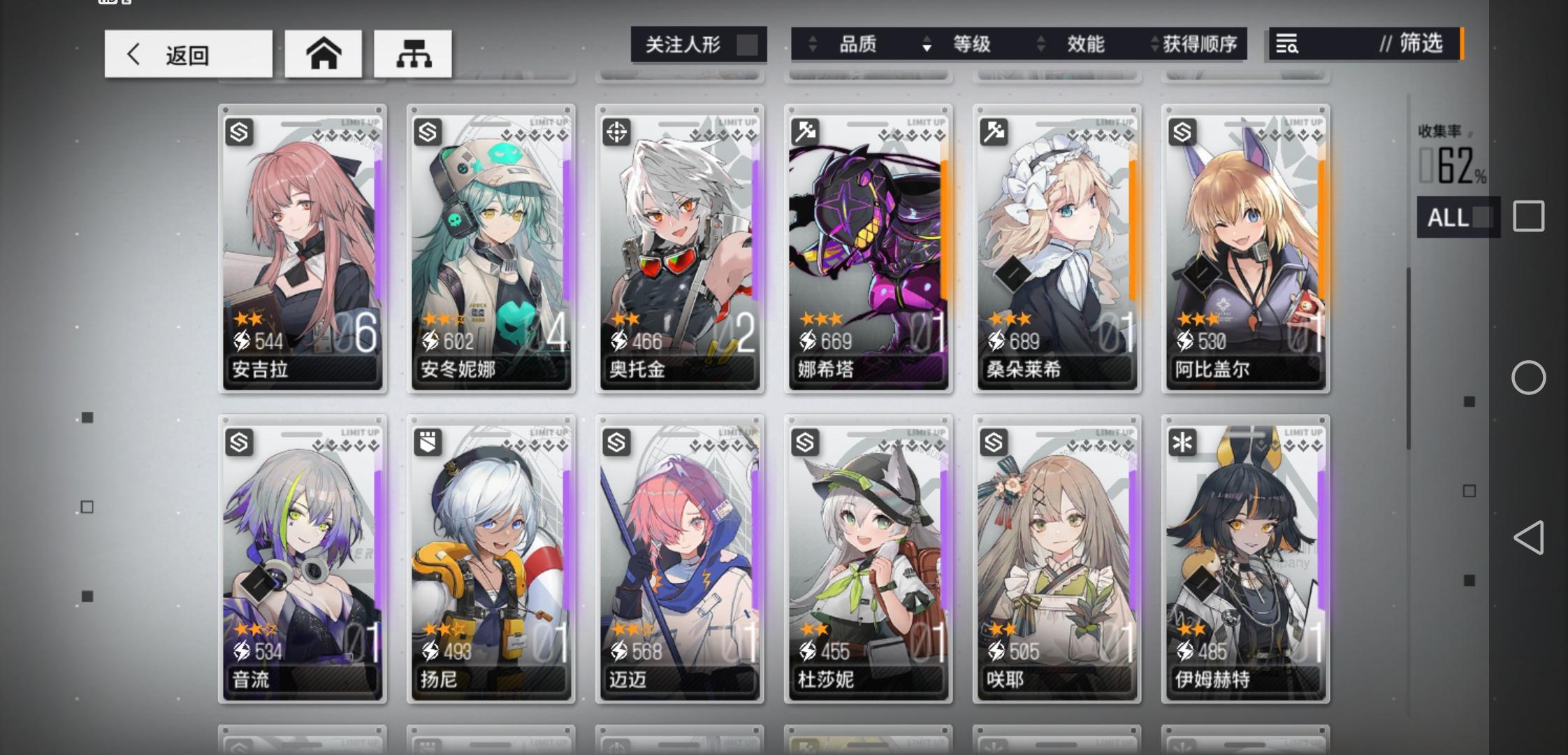
Task: Open the formation chart icon beside the home icon
Action: pos(414,54)
